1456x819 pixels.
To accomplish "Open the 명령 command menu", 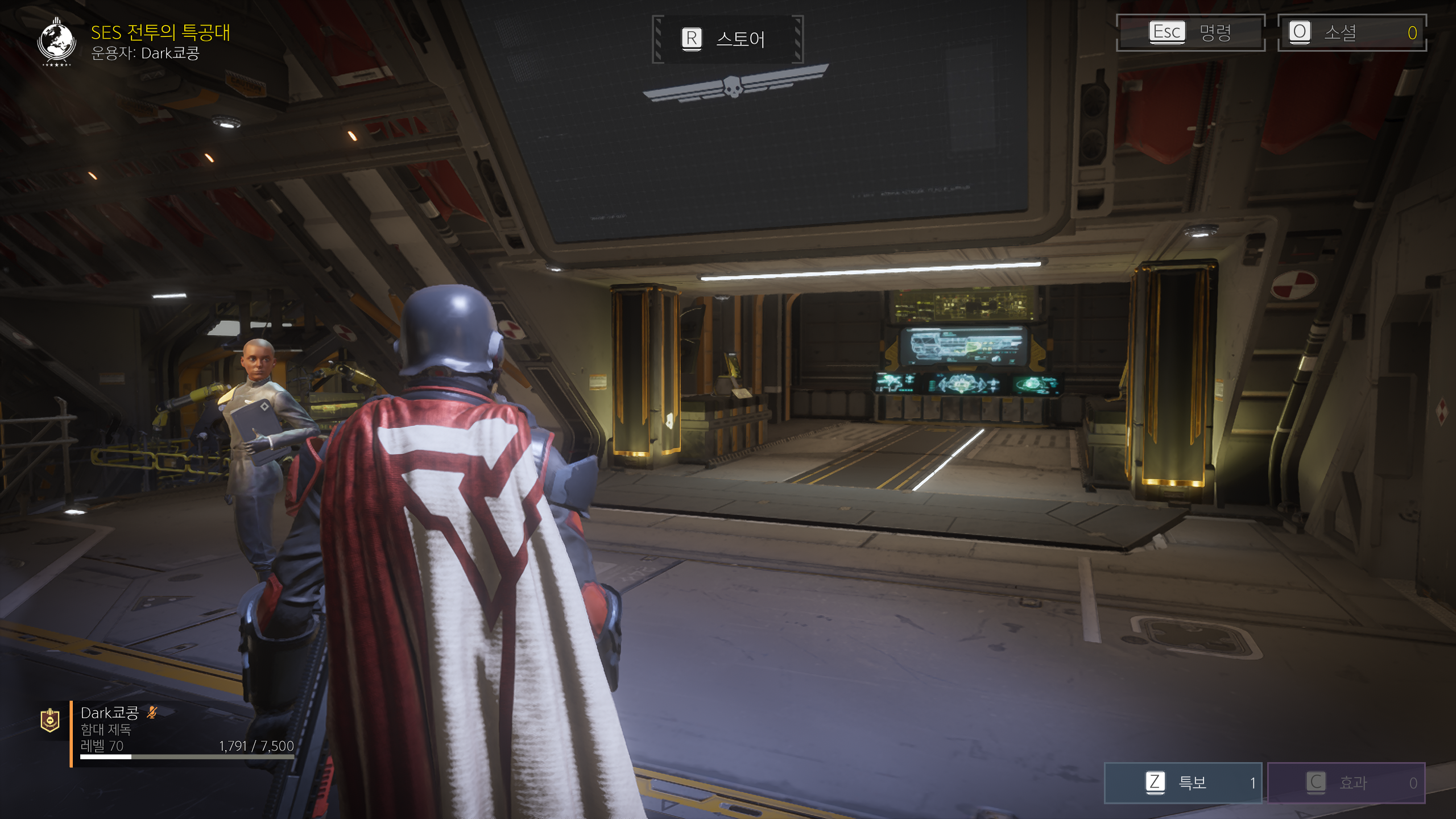I will [1190, 32].
